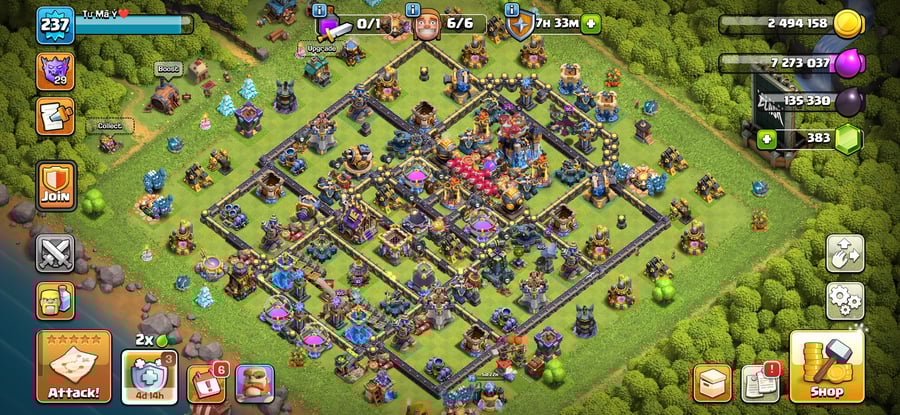The image size is (900, 415).
Task: Open the news scroll with red alert badge
Action: click(x=761, y=383)
